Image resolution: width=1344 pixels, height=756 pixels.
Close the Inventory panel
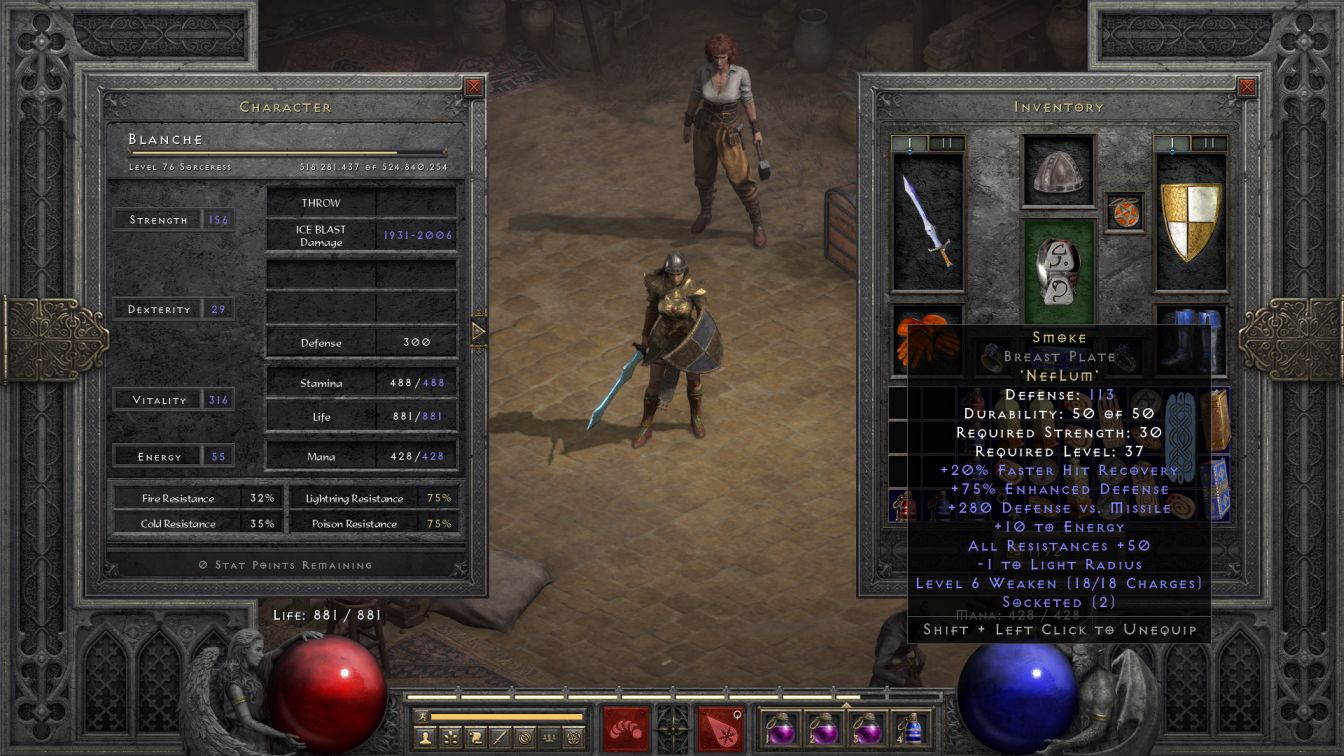pyautogui.click(x=1246, y=87)
